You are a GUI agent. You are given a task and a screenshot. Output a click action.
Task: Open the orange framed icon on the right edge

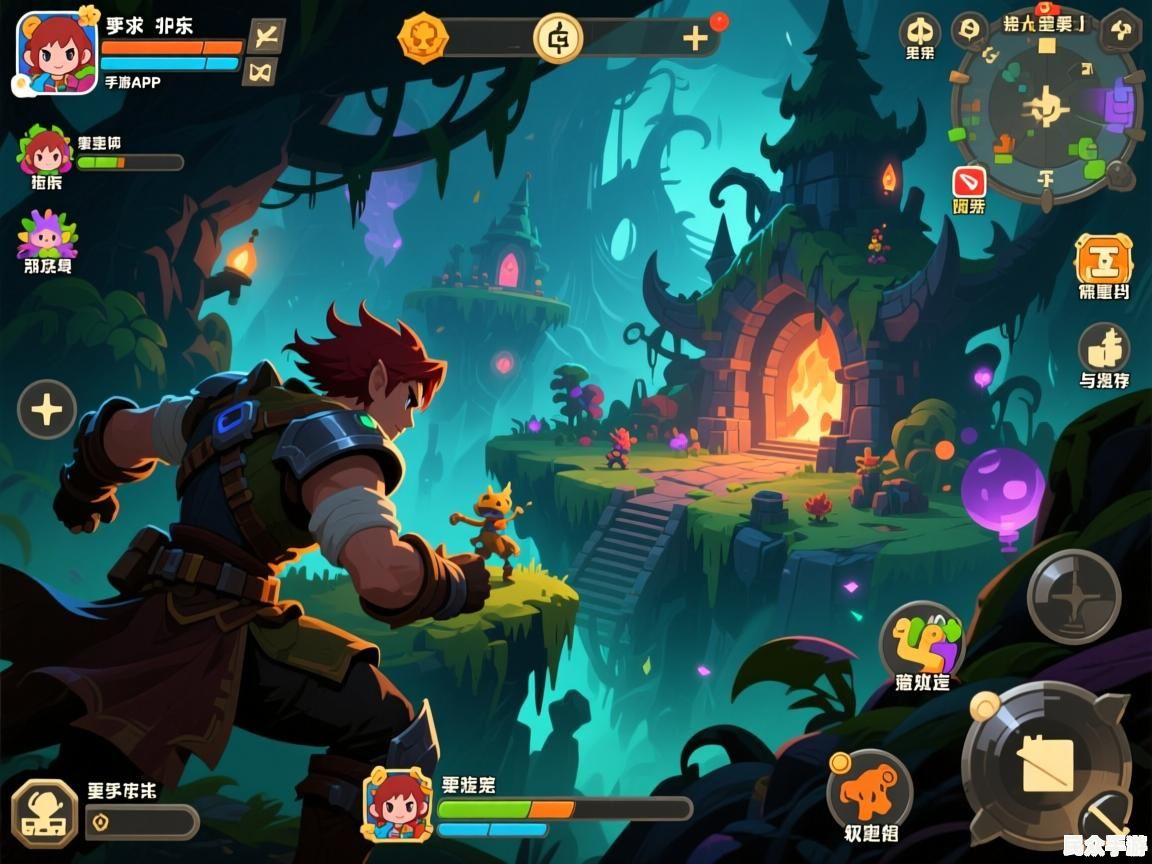(x=1104, y=259)
